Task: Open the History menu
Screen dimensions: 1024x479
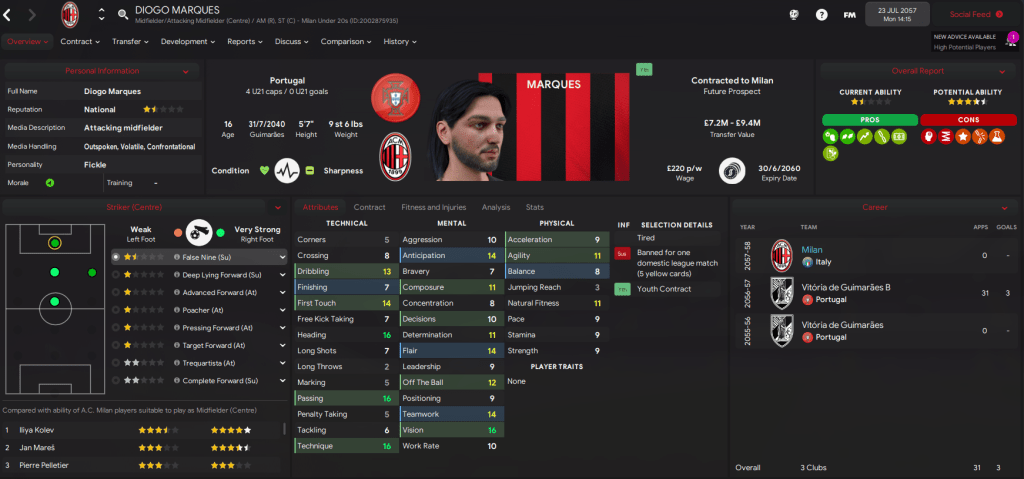Action: tap(399, 41)
